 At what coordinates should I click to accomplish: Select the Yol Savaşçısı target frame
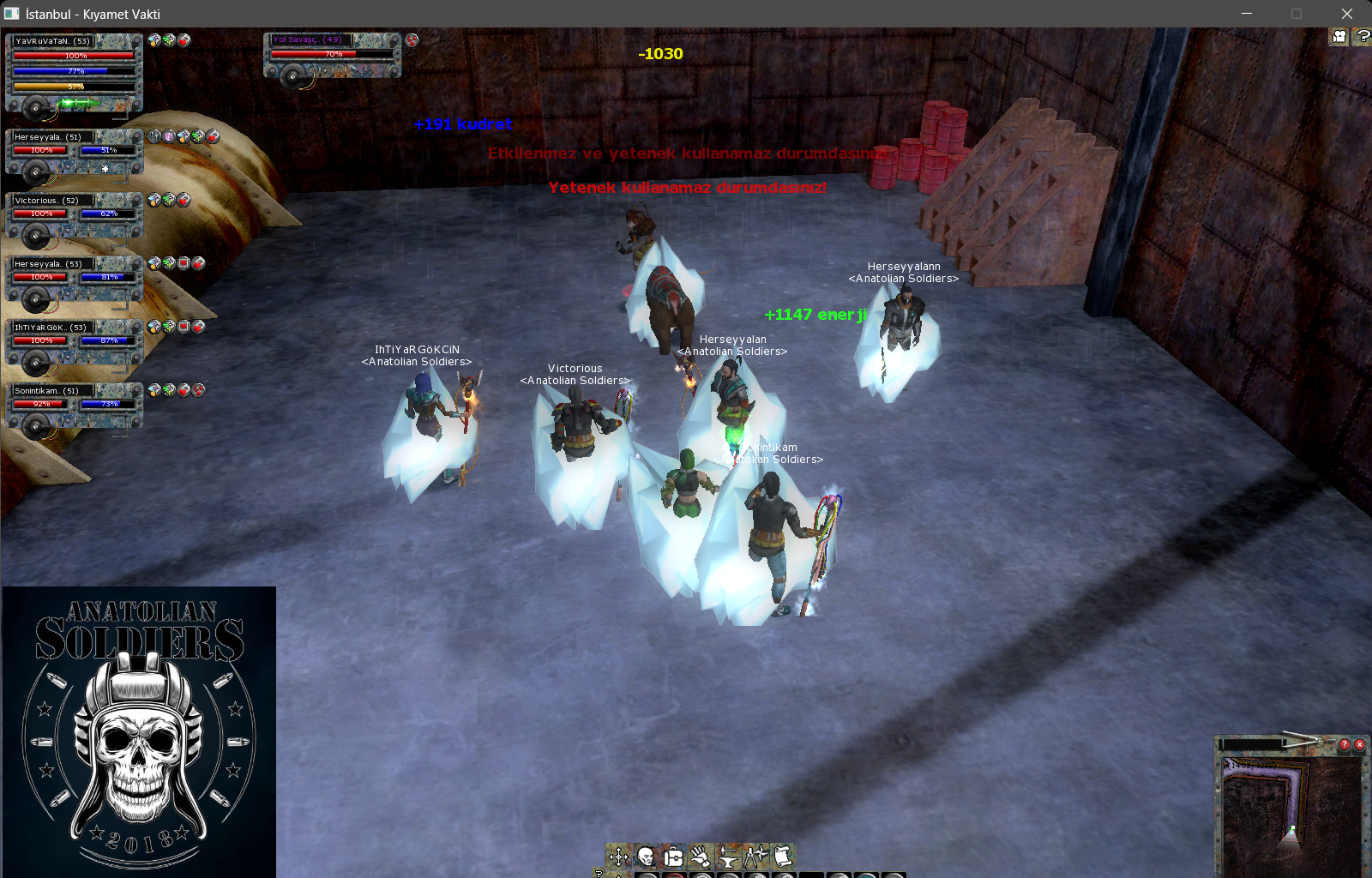click(332, 54)
